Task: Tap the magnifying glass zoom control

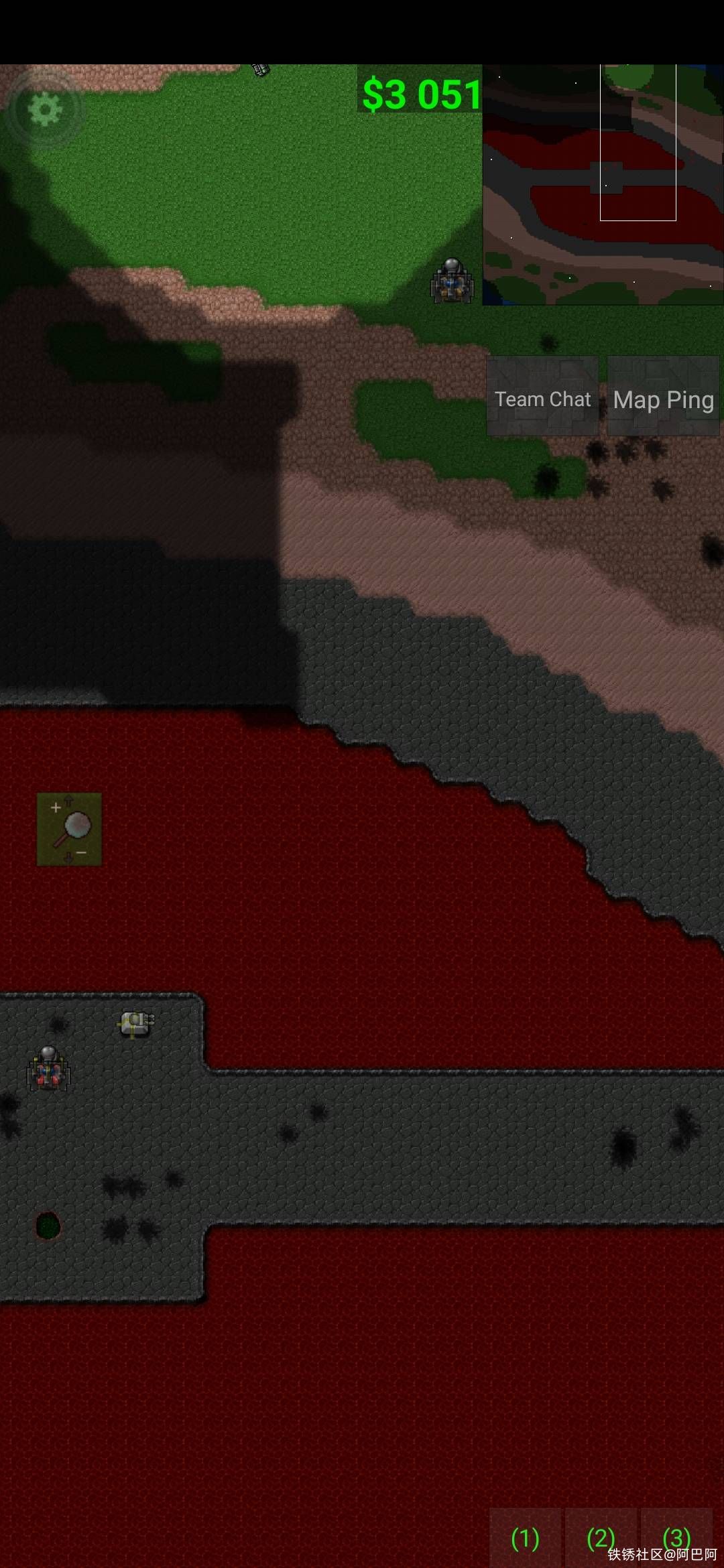Action: pos(70,829)
